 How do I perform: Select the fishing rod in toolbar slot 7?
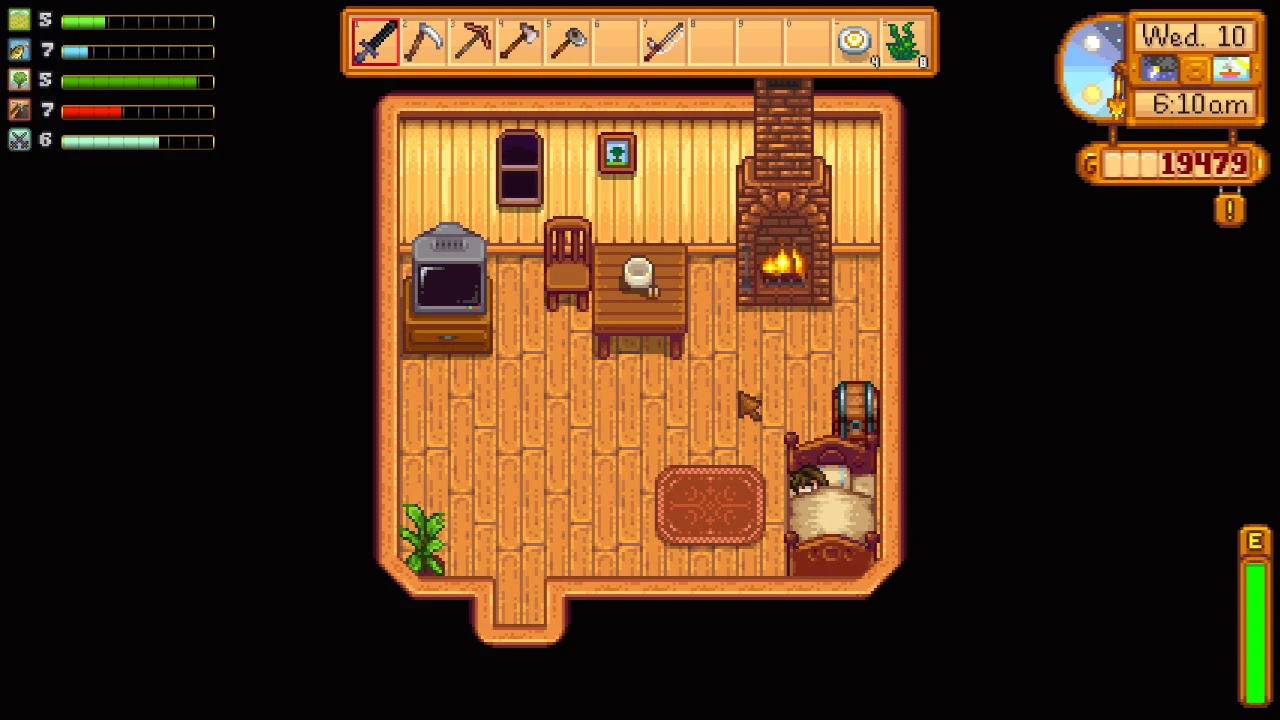(662, 40)
